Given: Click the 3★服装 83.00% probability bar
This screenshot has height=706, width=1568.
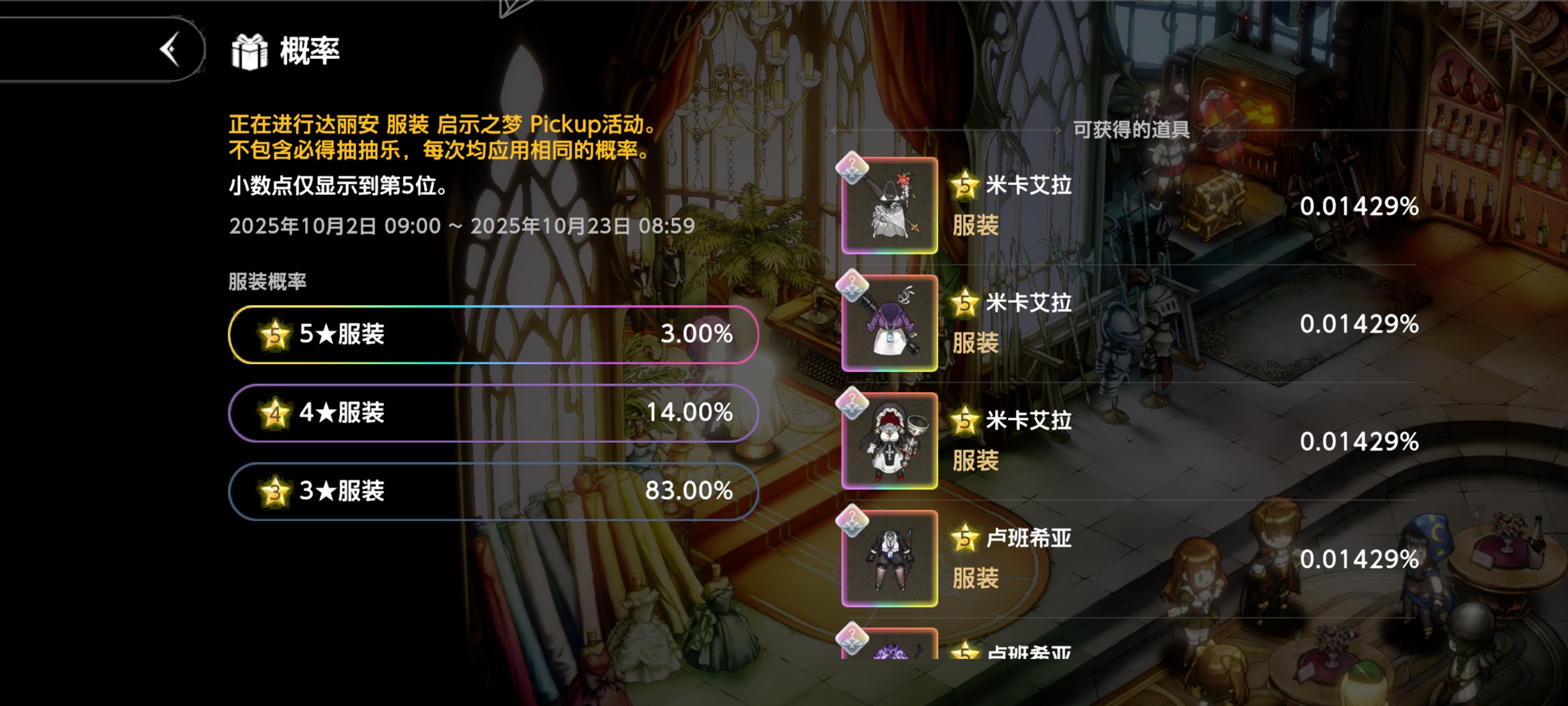Looking at the screenshot, I should (493, 491).
